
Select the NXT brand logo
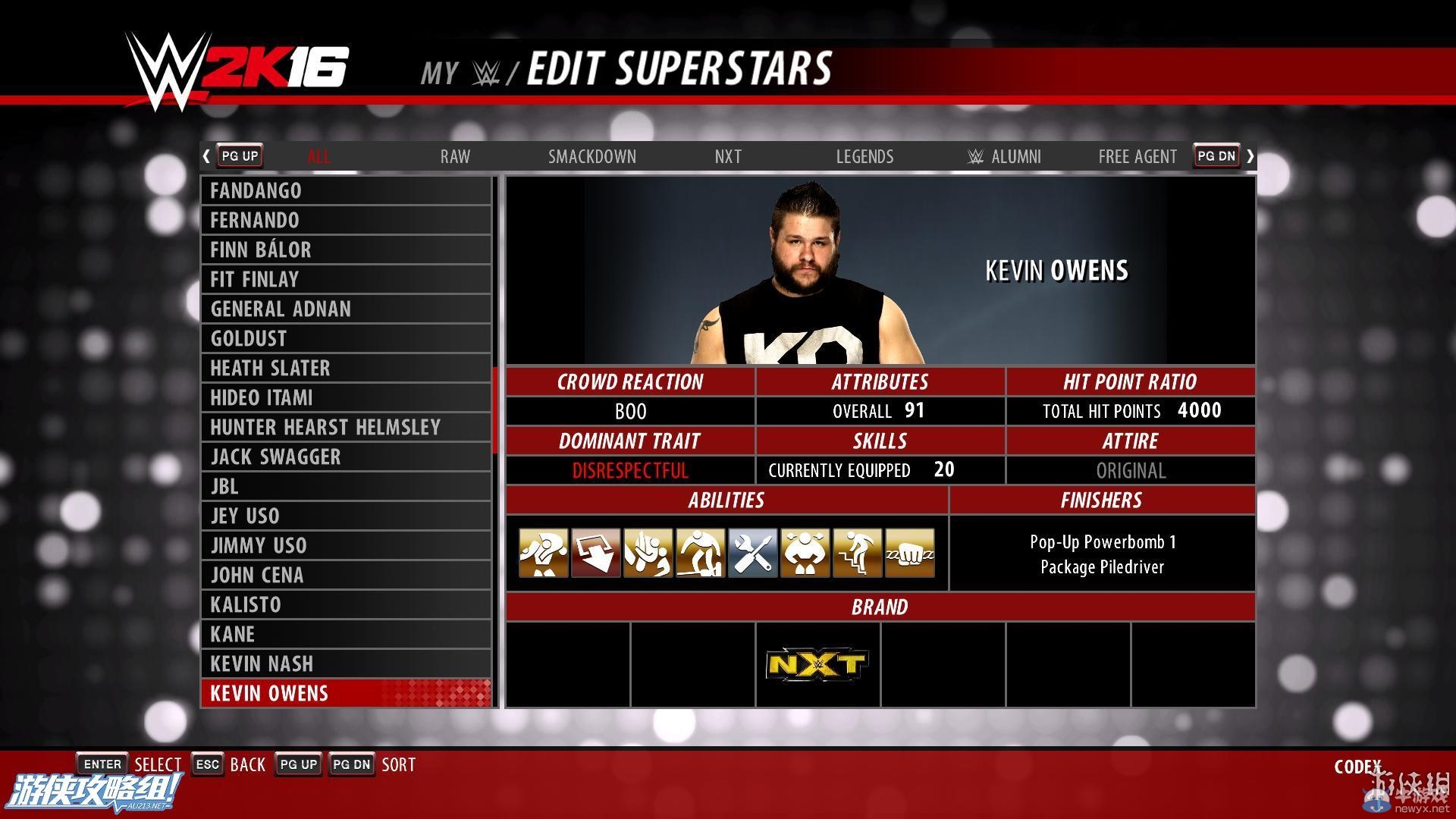(817, 662)
